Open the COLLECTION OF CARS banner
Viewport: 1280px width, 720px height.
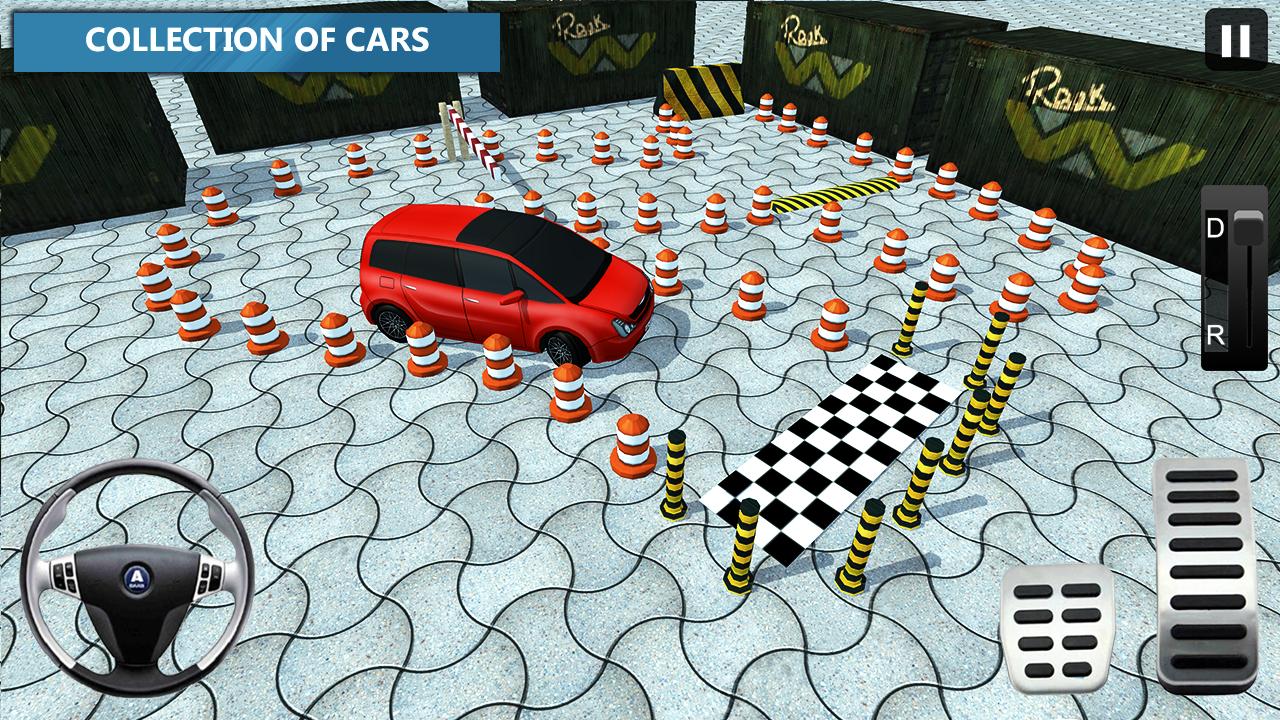click(258, 42)
